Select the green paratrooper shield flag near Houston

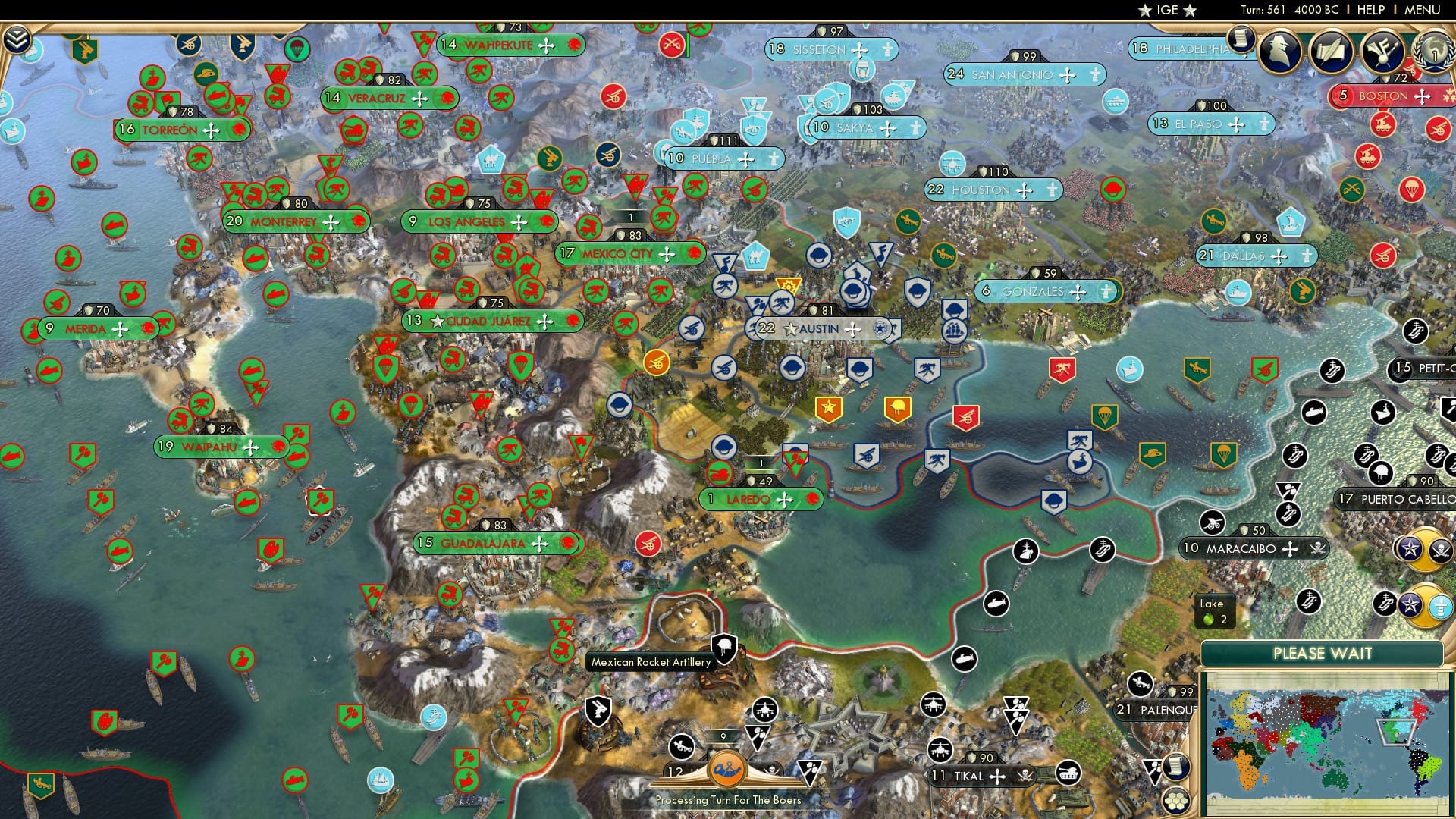[x=1224, y=454]
